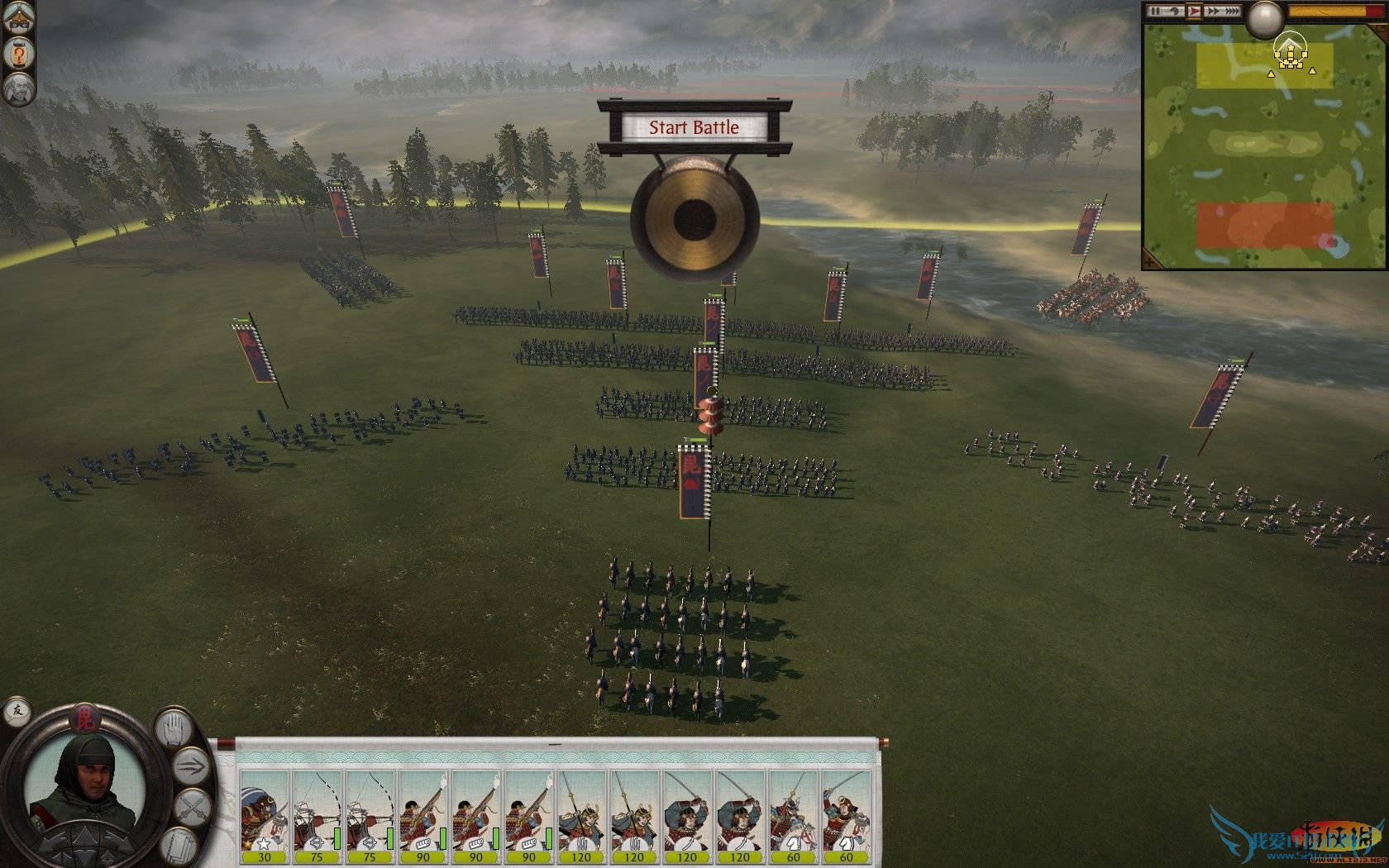Image resolution: width=1389 pixels, height=868 pixels.
Task: Select normal play speed
Action: [1194, 11]
